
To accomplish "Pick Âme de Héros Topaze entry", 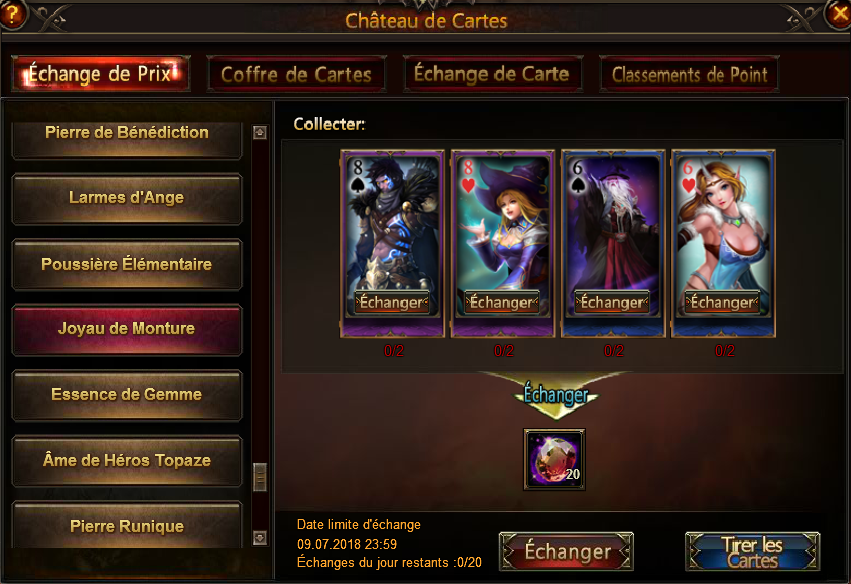I will pos(127,461).
